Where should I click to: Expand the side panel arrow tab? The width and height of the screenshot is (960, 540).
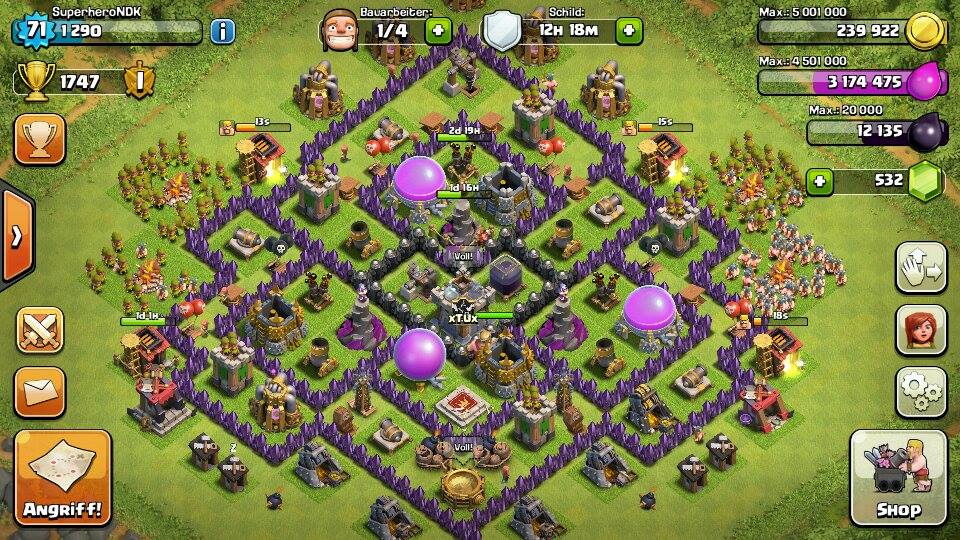pyautogui.click(x=16, y=237)
